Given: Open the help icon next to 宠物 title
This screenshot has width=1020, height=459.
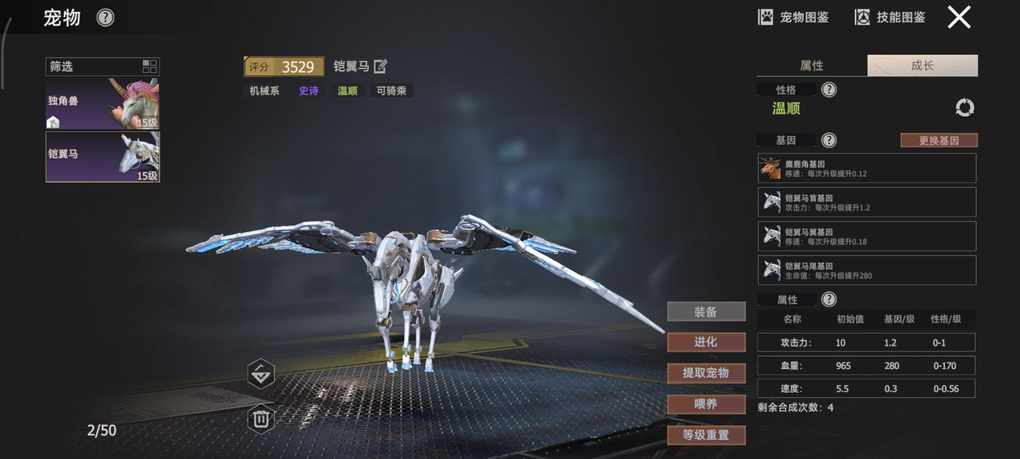Looking at the screenshot, I should [x=105, y=18].
